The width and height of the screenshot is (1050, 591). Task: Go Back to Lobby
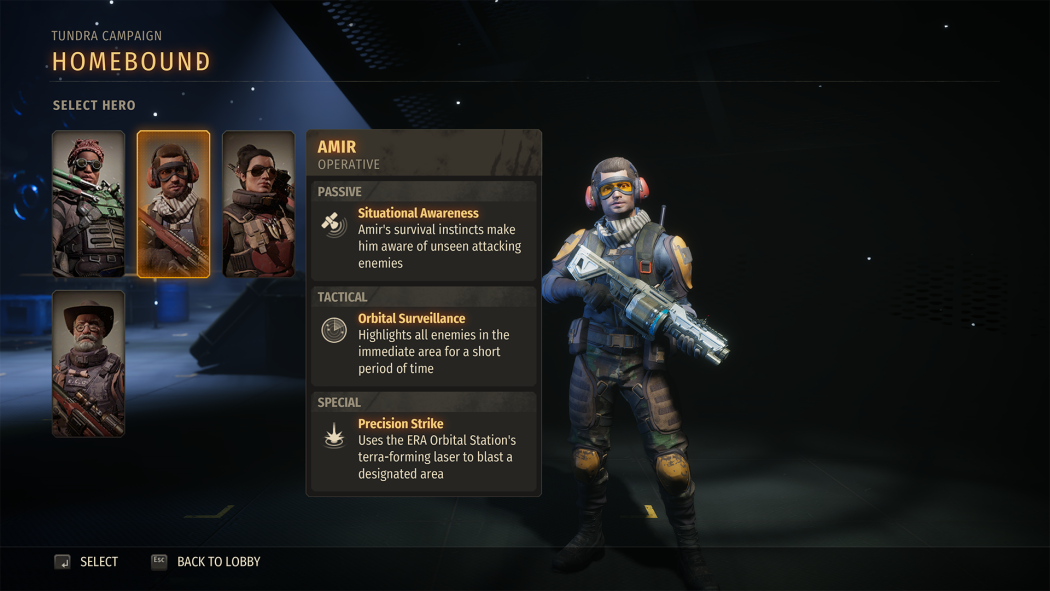pos(206,562)
